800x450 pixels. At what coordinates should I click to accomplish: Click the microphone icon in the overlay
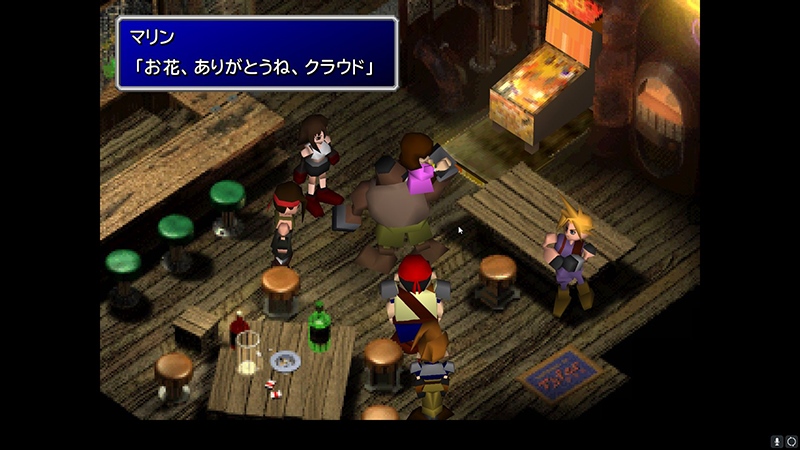click(776, 441)
